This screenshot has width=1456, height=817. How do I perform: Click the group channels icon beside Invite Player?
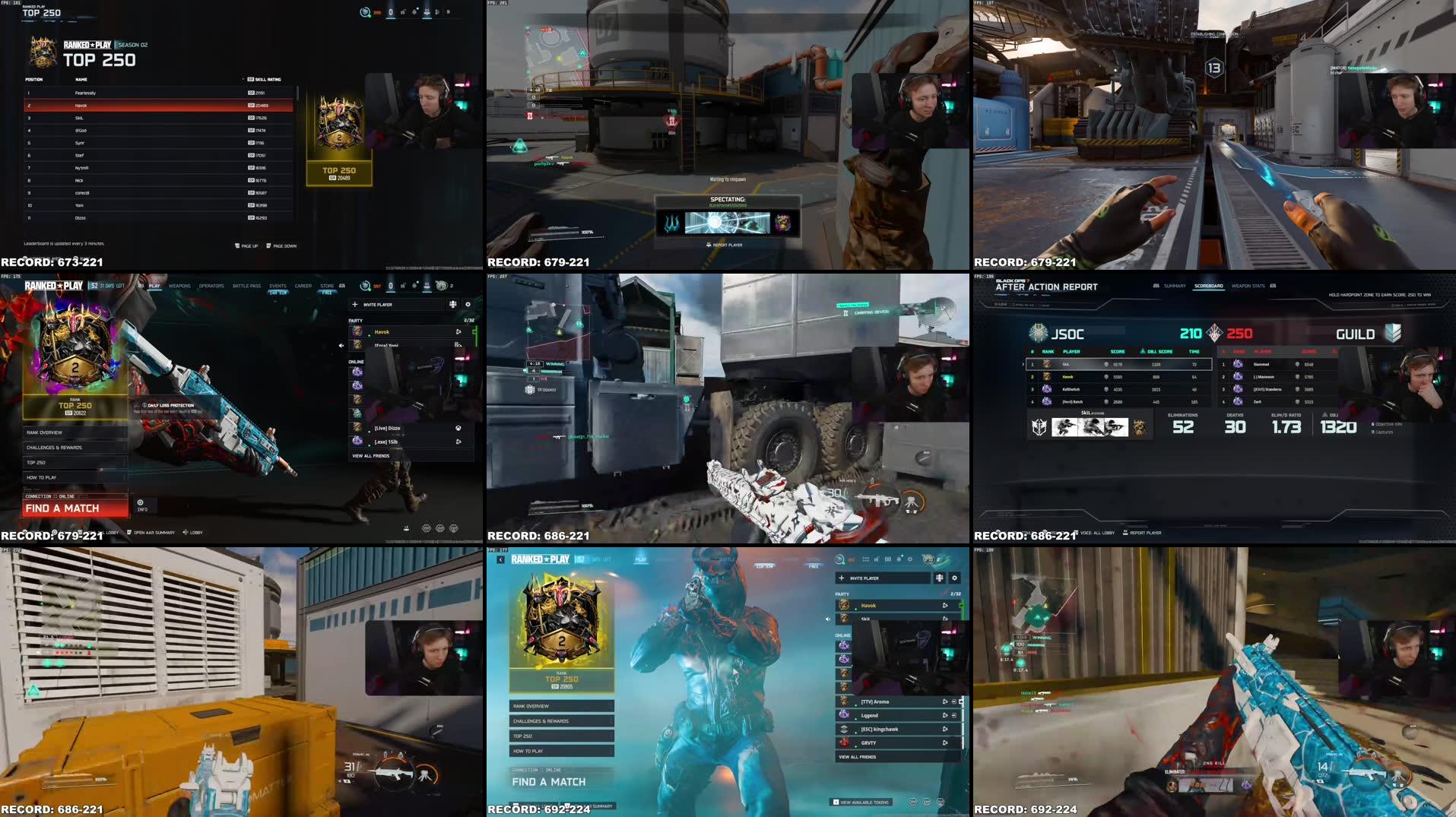coord(452,303)
